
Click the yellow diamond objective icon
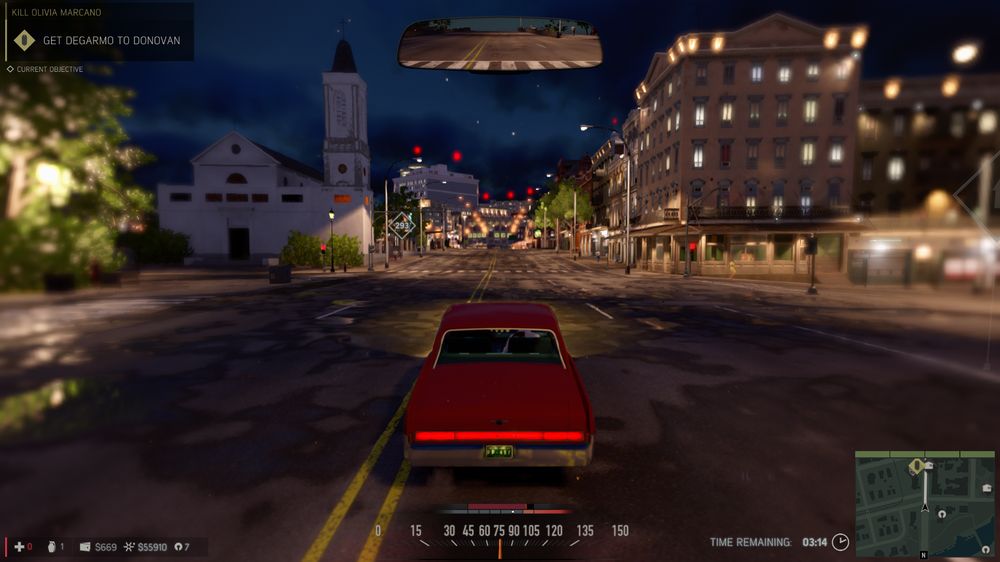(24, 41)
